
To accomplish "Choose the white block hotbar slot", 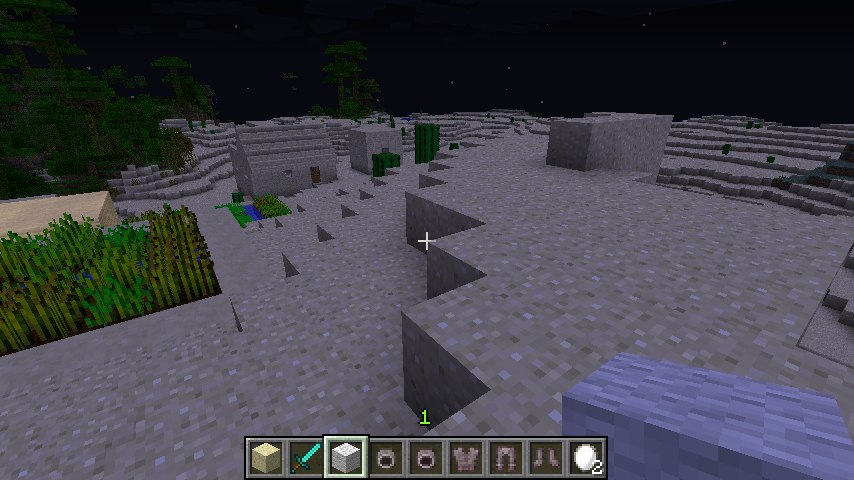I will click(346, 457).
